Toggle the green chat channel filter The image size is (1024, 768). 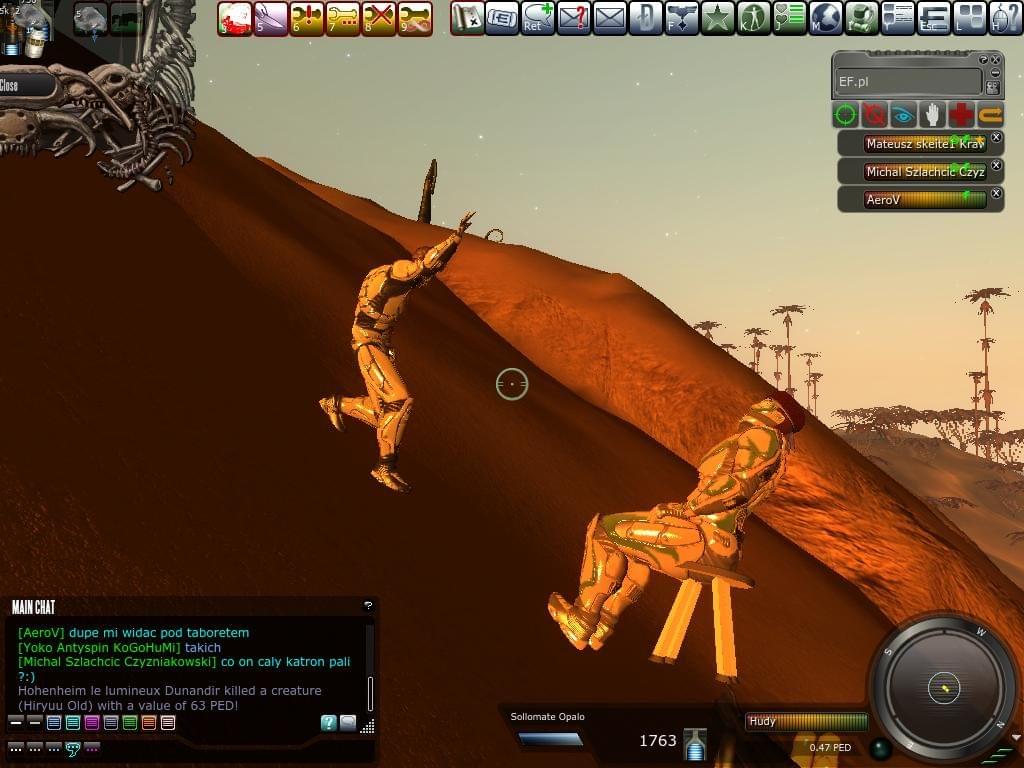click(x=130, y=723)
